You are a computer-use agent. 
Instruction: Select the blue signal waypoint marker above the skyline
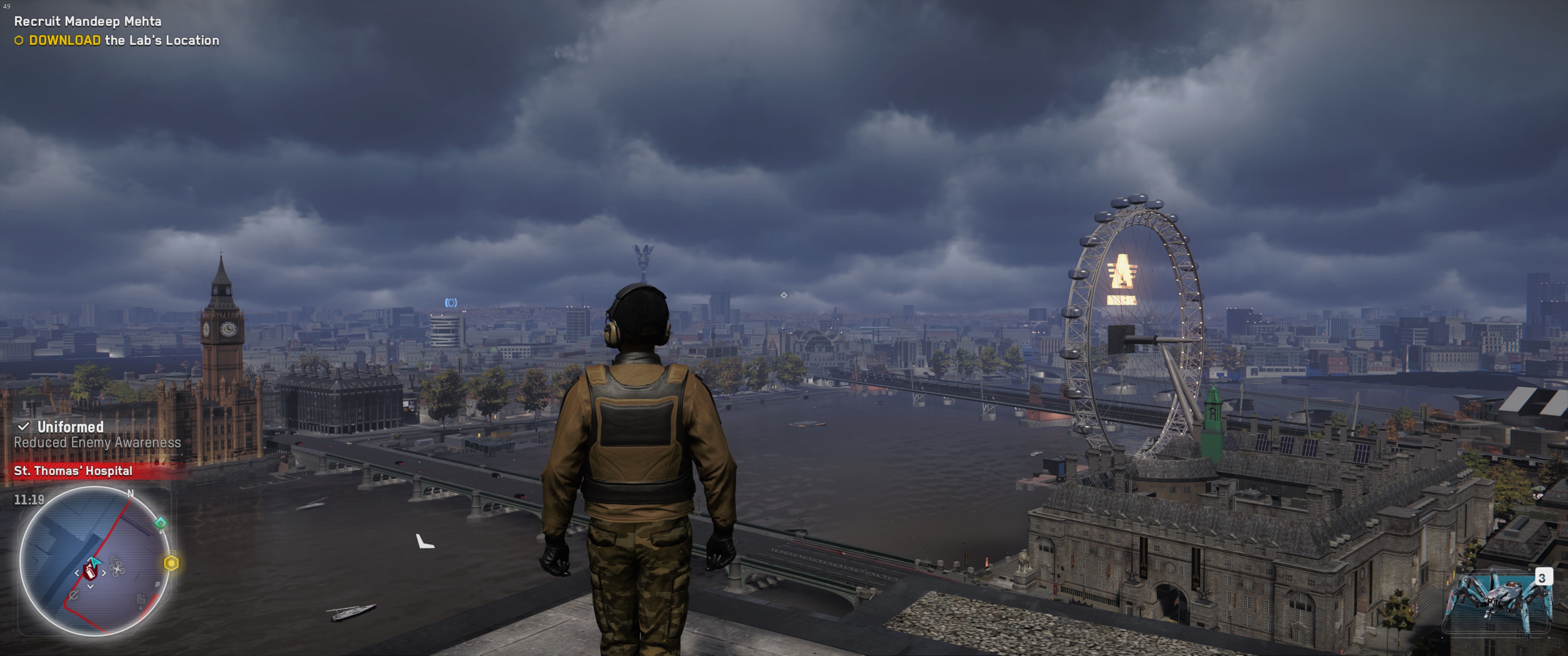(x=450, y=302)
